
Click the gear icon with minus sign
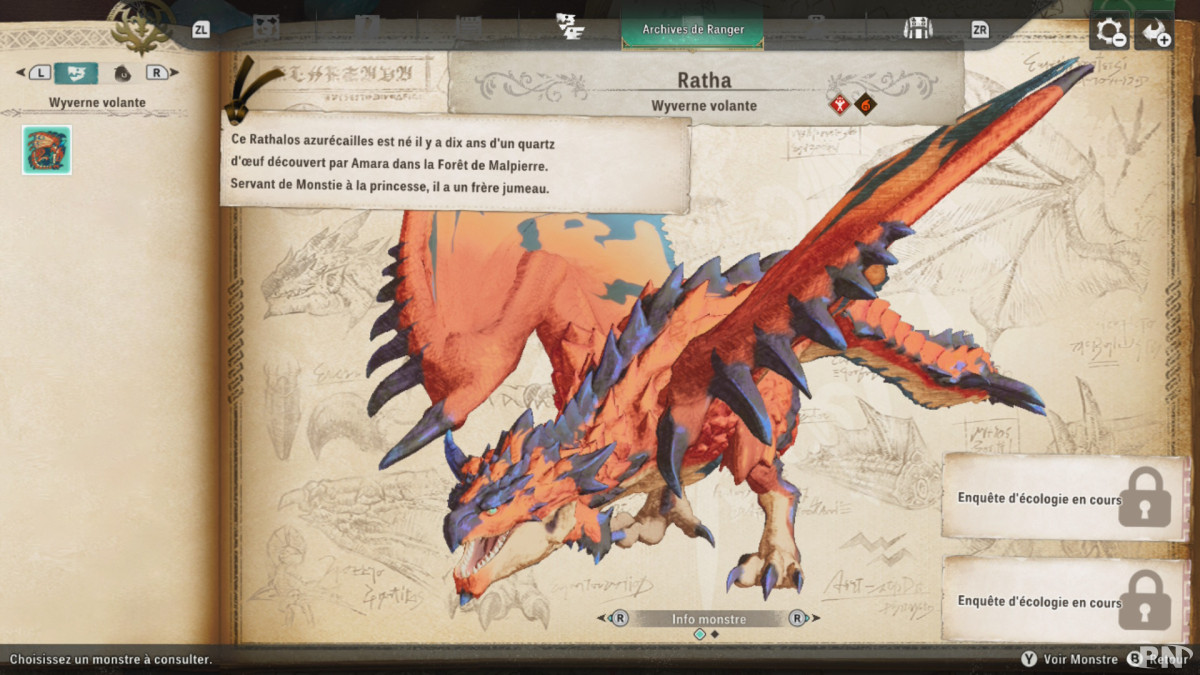coord(1109,32)
